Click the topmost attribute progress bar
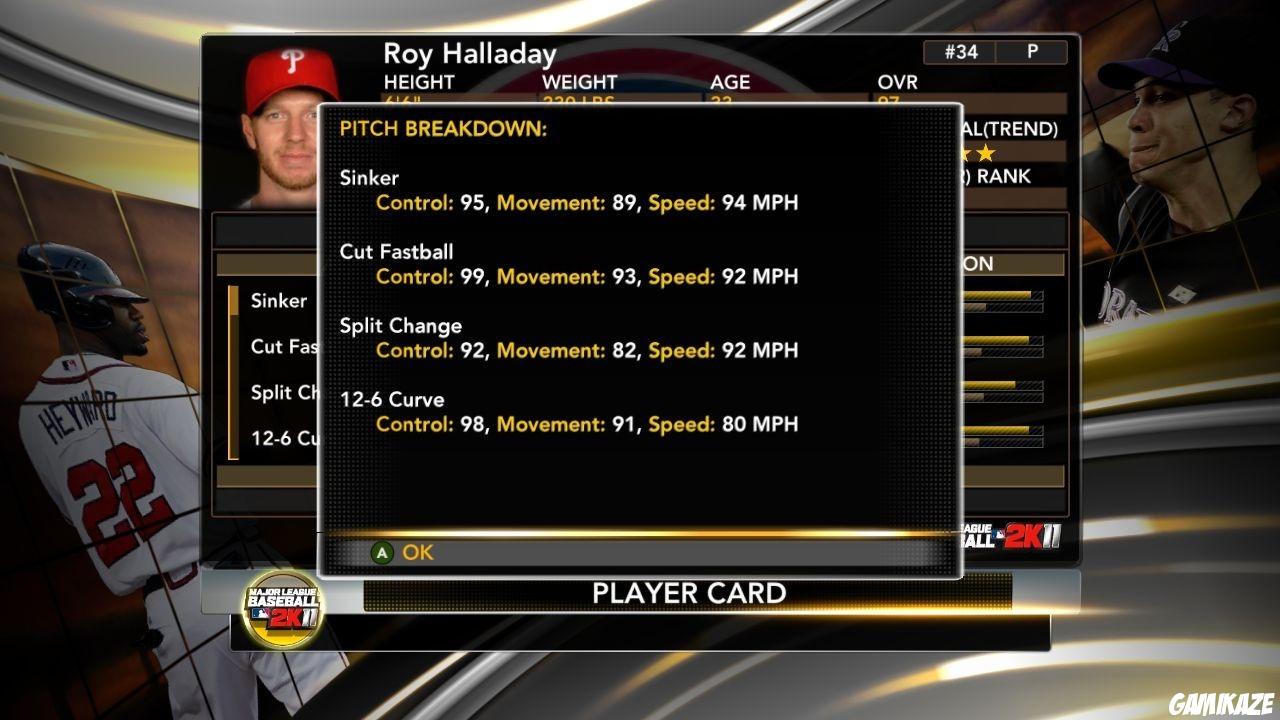1280x720 pixels. click(x=1000, y=297)
